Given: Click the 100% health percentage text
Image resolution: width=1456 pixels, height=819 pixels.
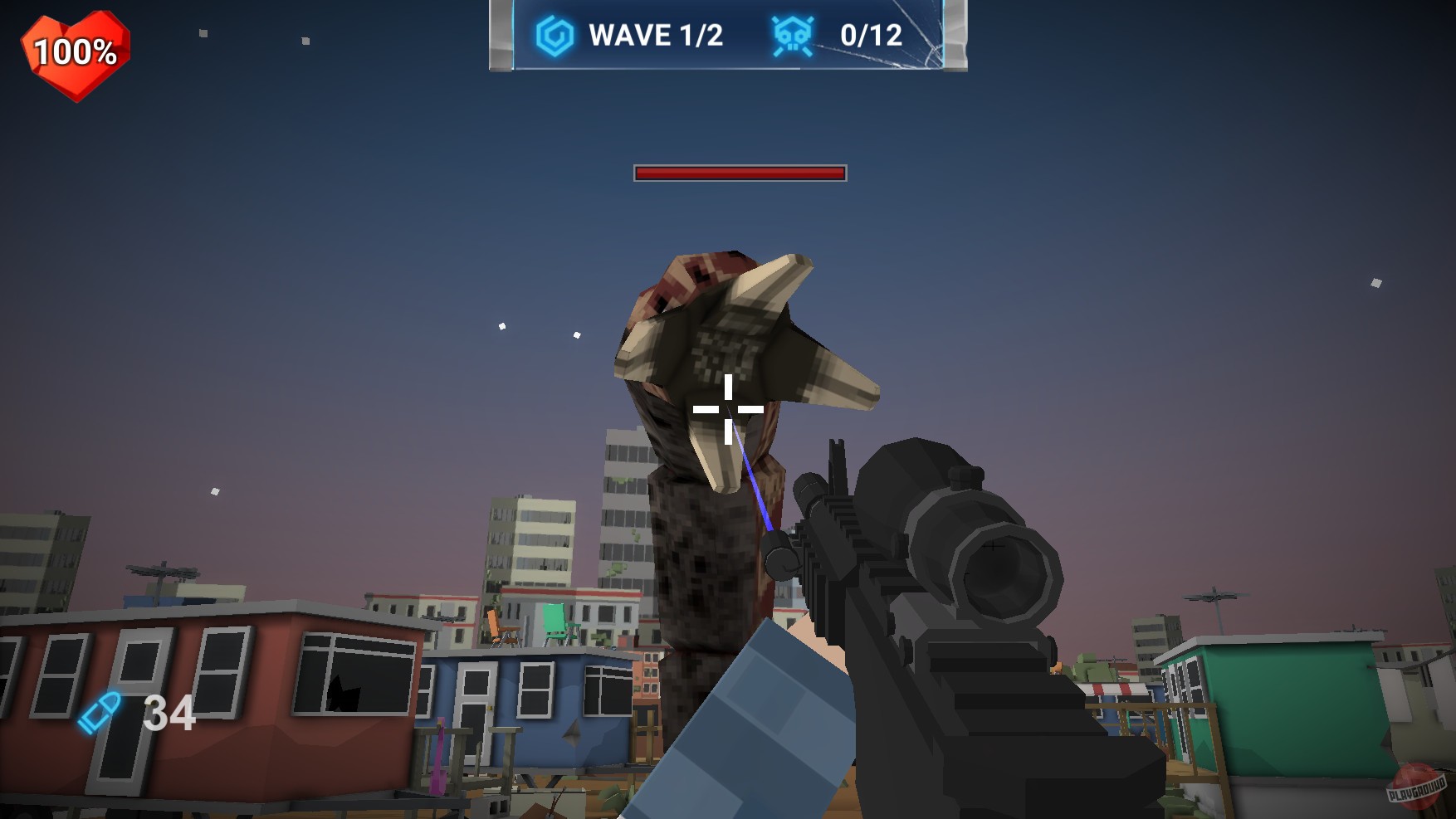Looking at the screenshot, I should pos(73,51).
